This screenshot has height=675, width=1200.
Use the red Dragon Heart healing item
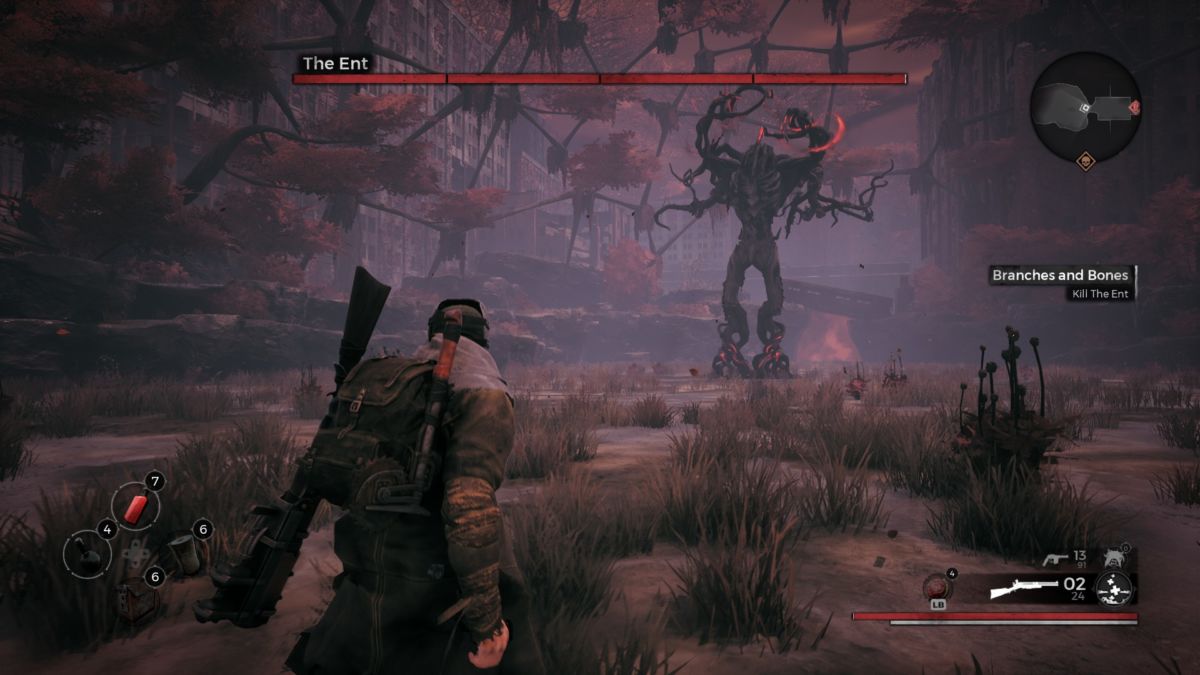[x=939, y=587]
